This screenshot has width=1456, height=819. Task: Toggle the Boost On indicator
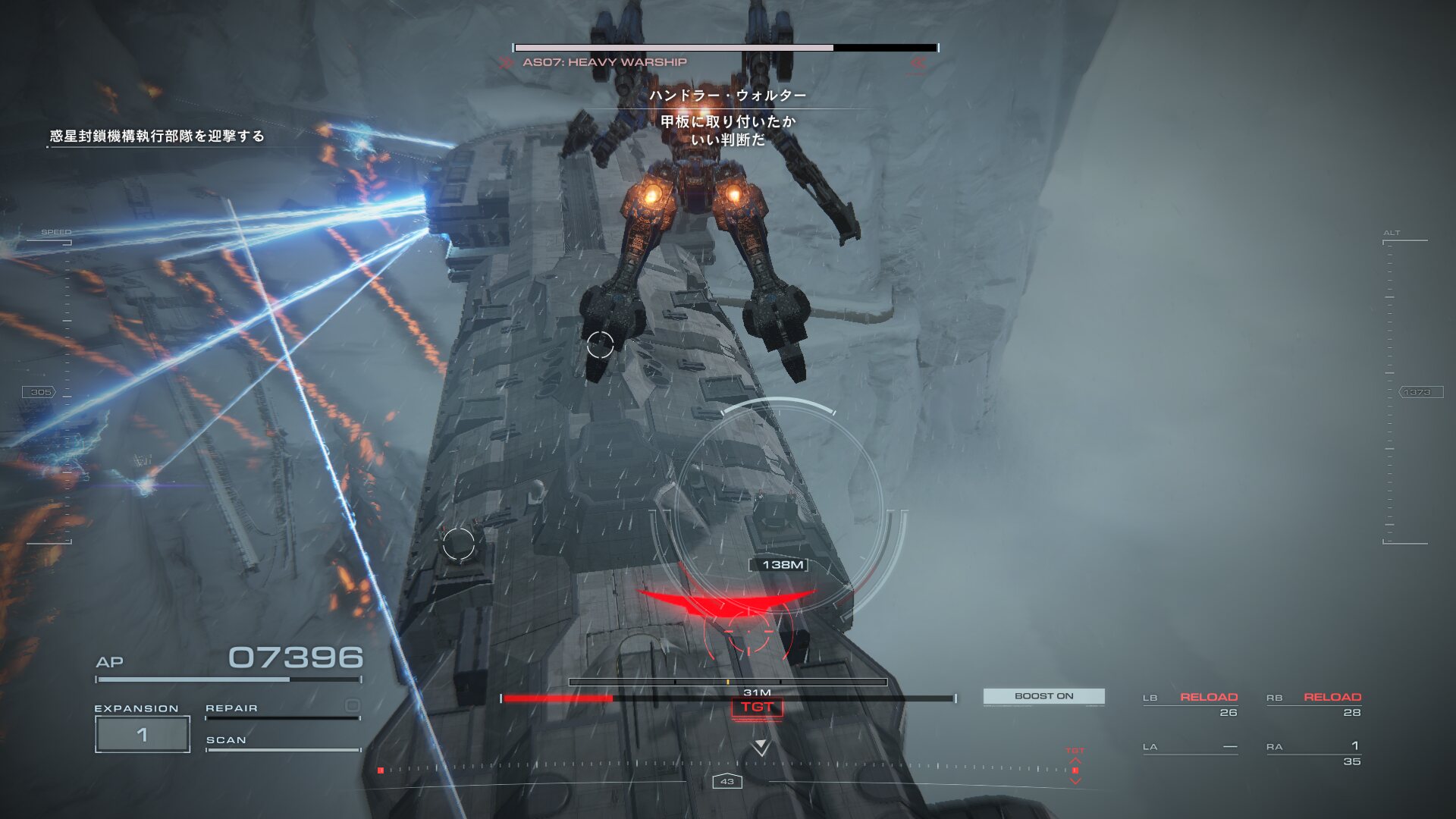coord(1043,696)
